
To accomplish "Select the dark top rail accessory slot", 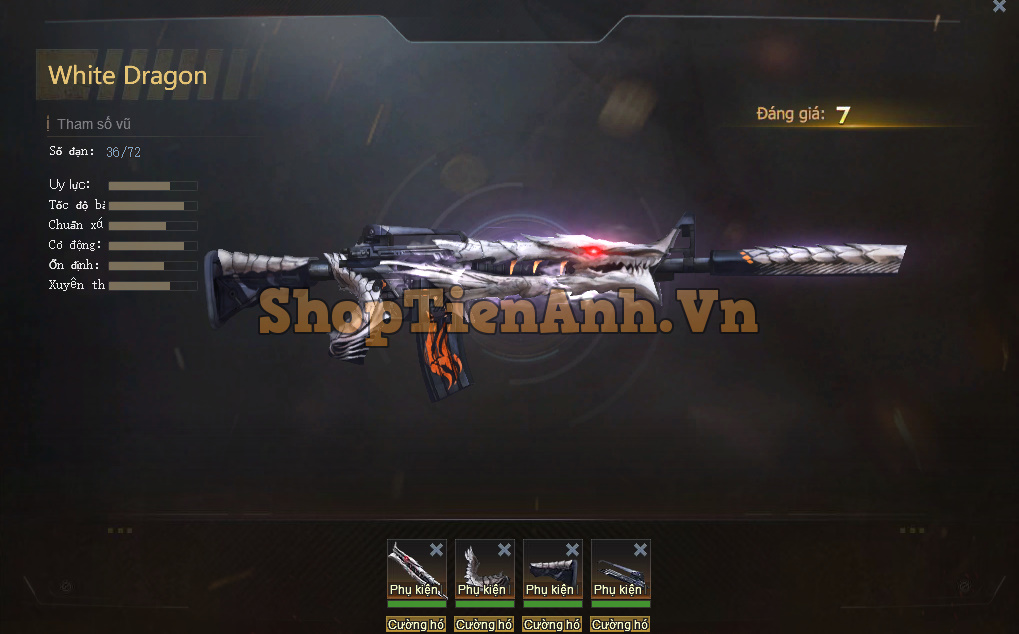I will coord(616,572).
